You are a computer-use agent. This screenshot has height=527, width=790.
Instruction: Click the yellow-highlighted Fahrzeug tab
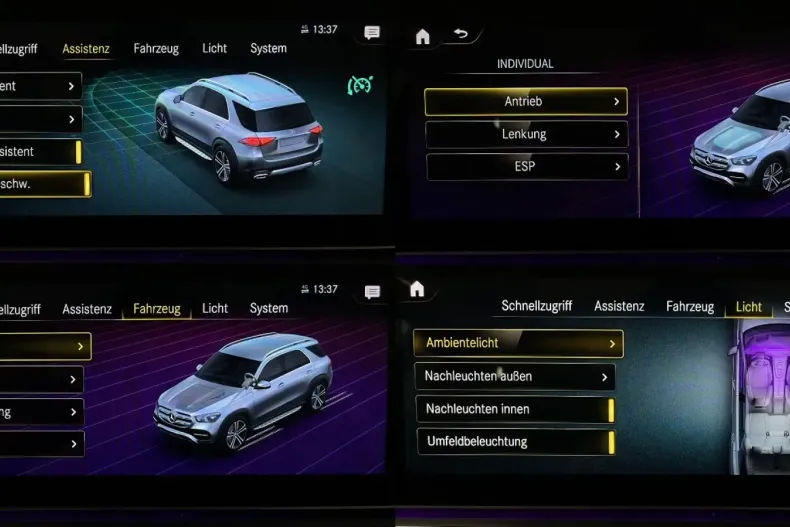[157, 309]
